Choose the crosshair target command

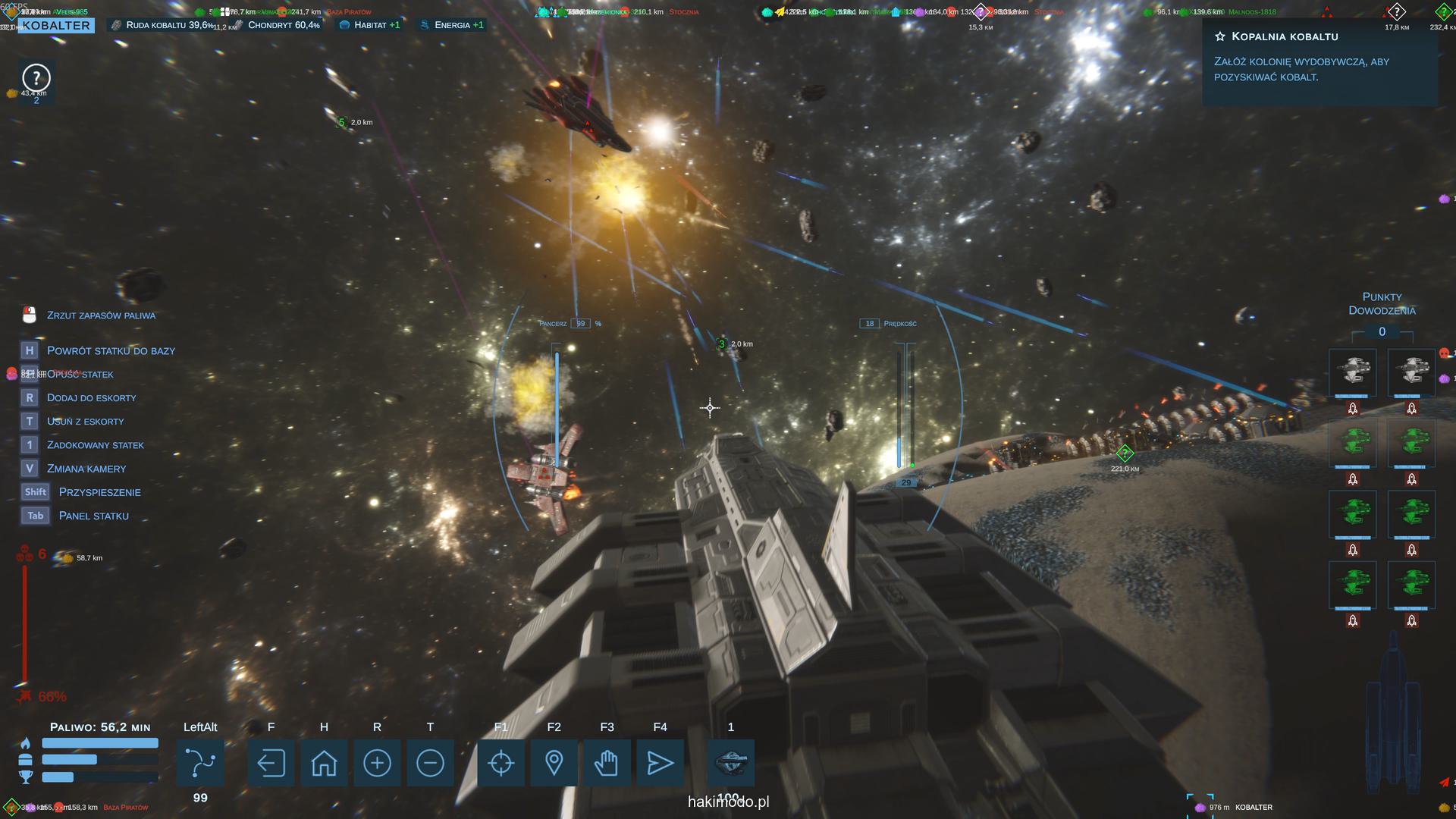tap(500, 763)
